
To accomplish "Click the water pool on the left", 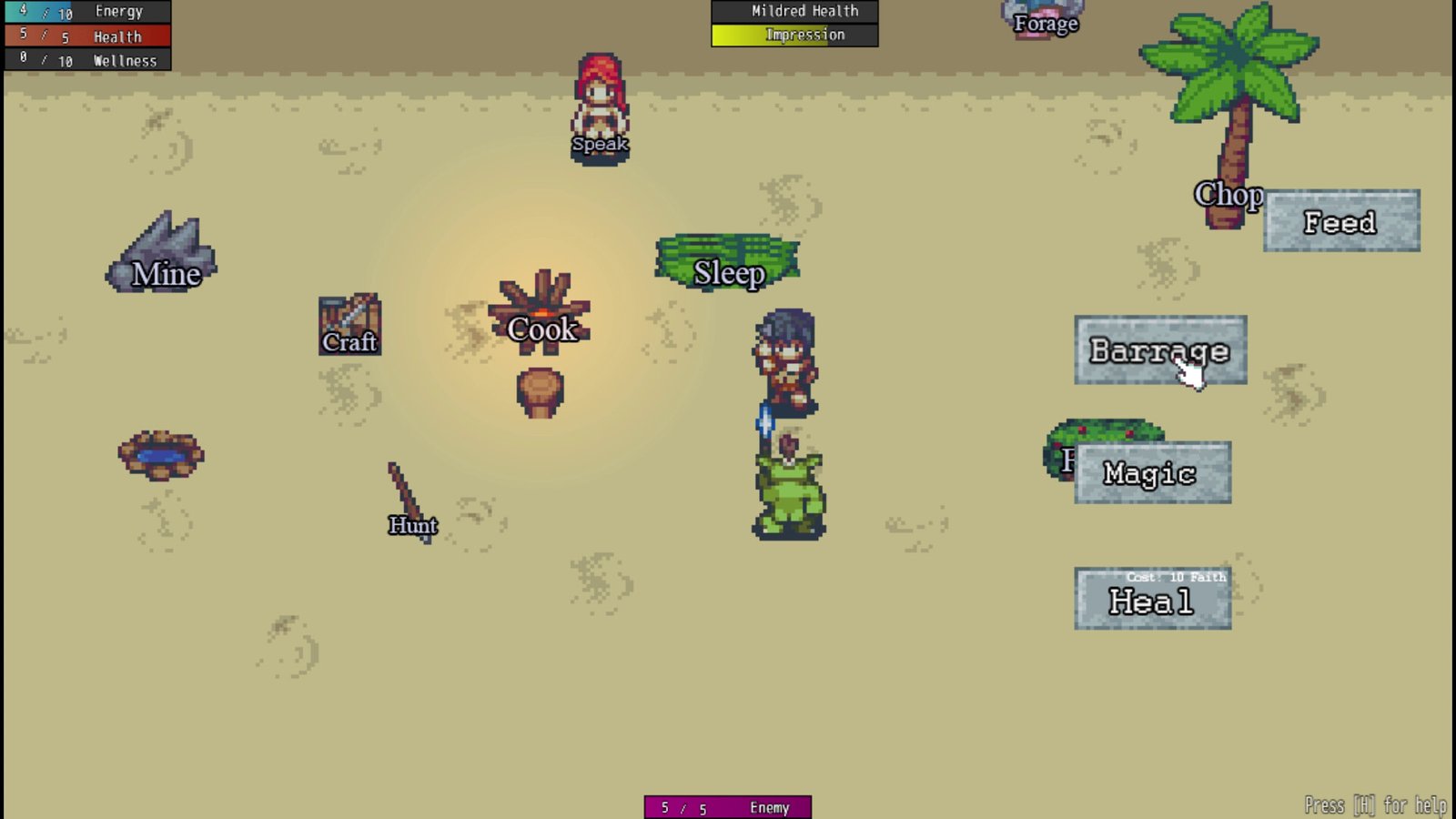I will tap(160, 455).
